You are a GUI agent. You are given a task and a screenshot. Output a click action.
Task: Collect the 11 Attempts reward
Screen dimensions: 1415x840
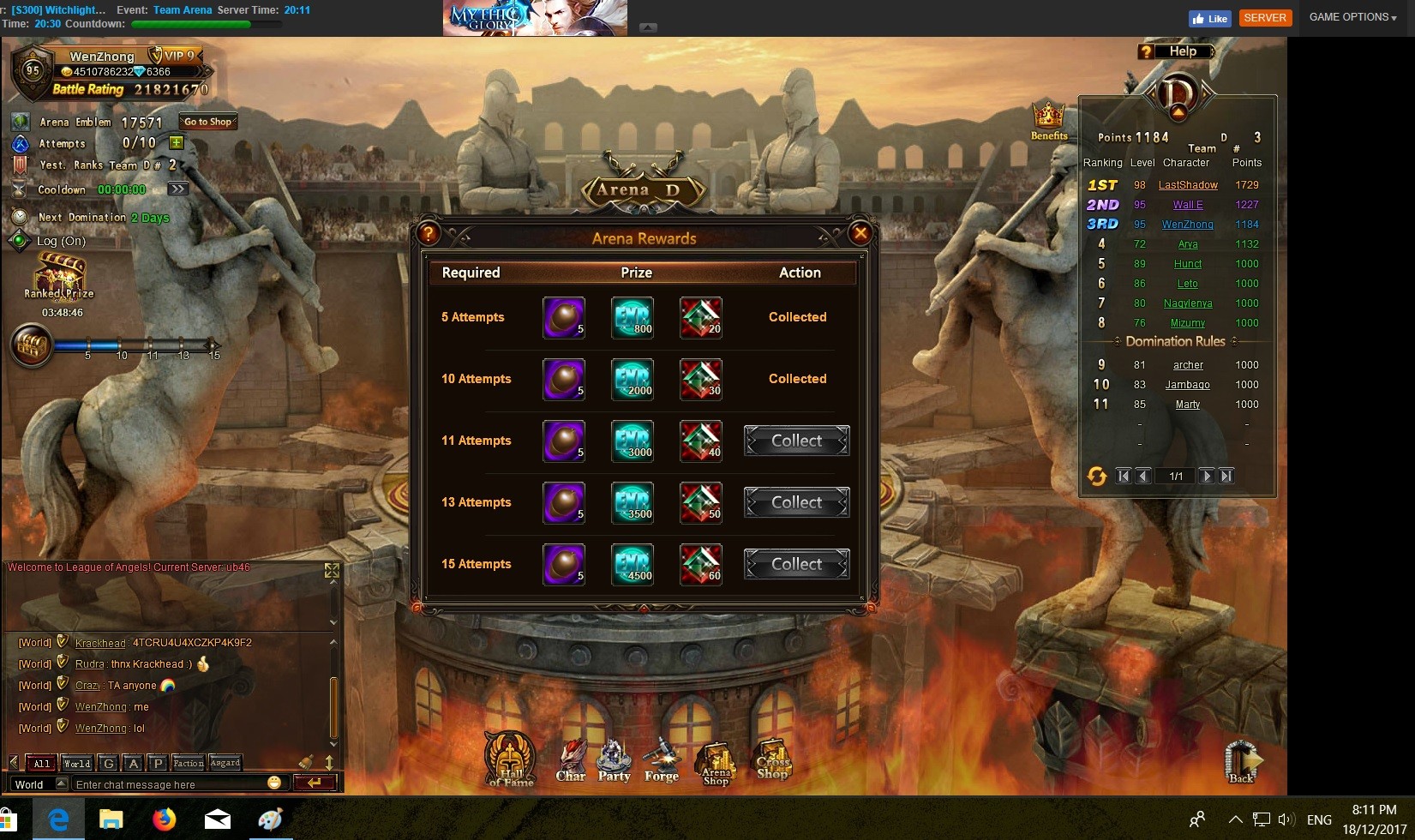click(796, 441)
